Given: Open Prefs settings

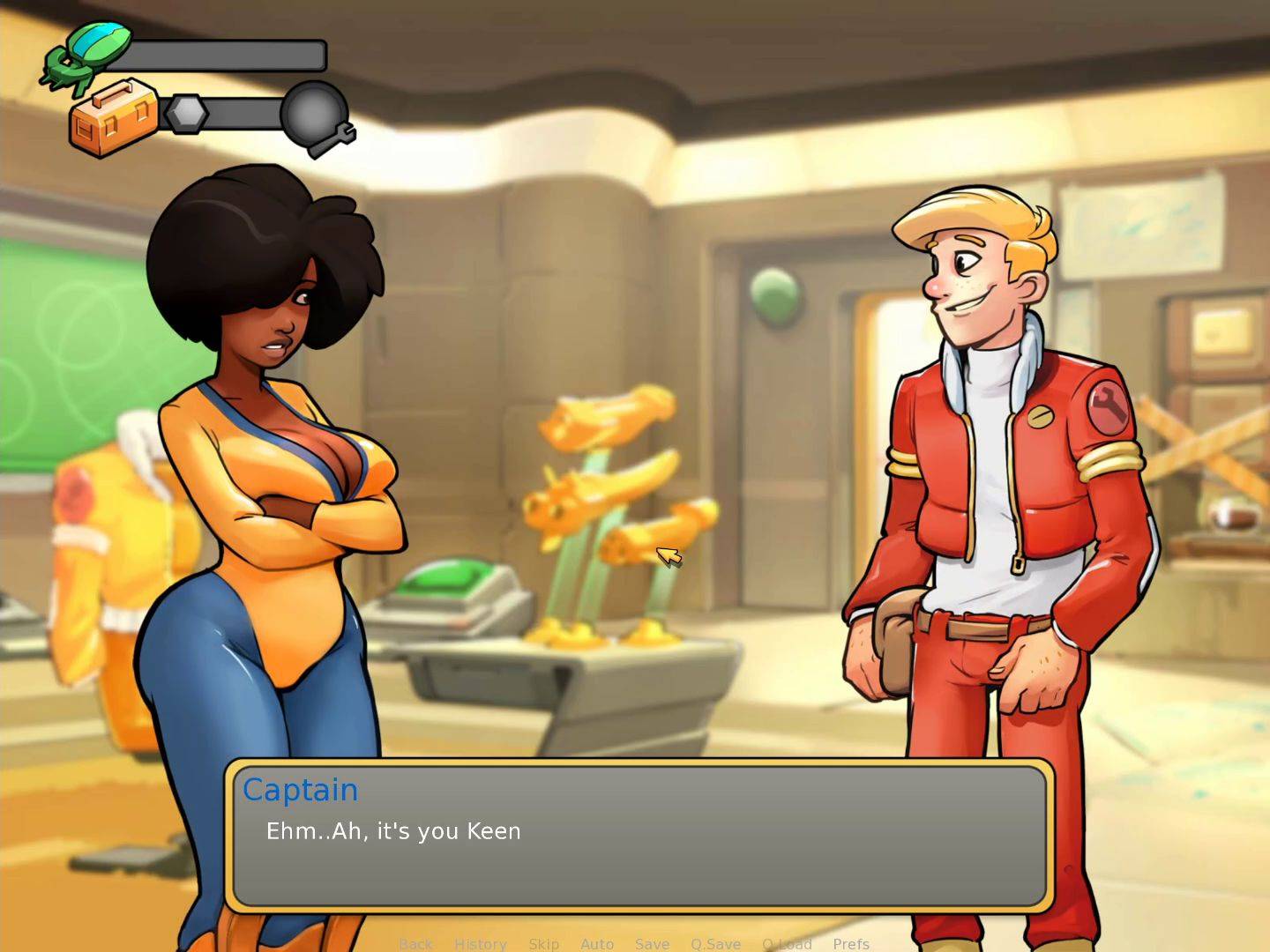Looking at the screenshot, I should click(x=851, y=944).
